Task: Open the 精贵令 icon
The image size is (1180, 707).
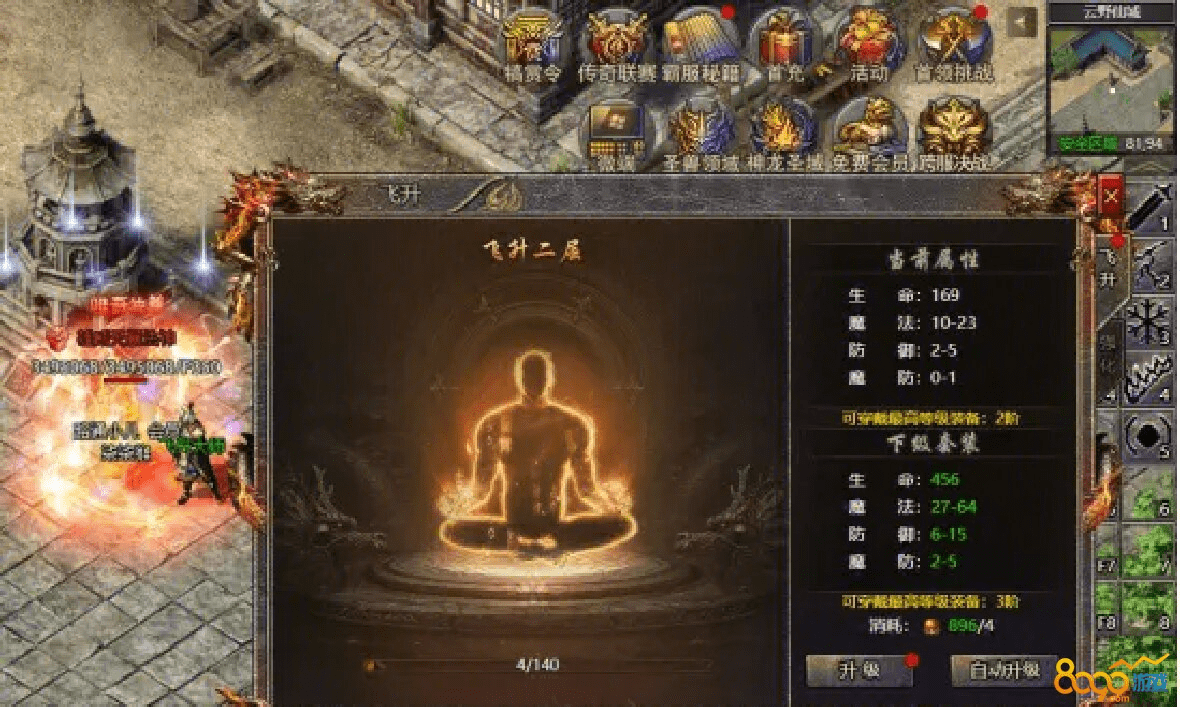Action: tap(533, 44)
